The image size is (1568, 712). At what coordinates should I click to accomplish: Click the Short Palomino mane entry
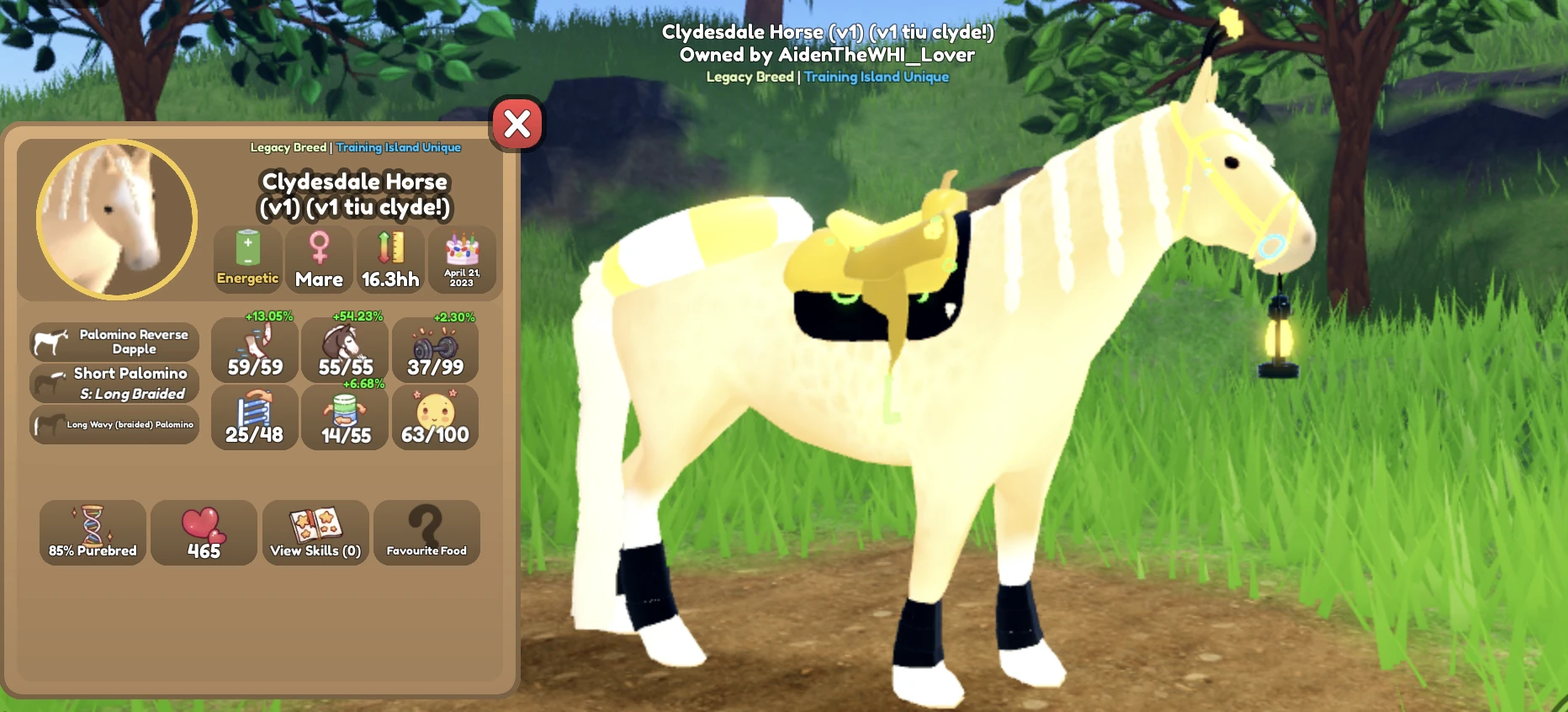114,382
